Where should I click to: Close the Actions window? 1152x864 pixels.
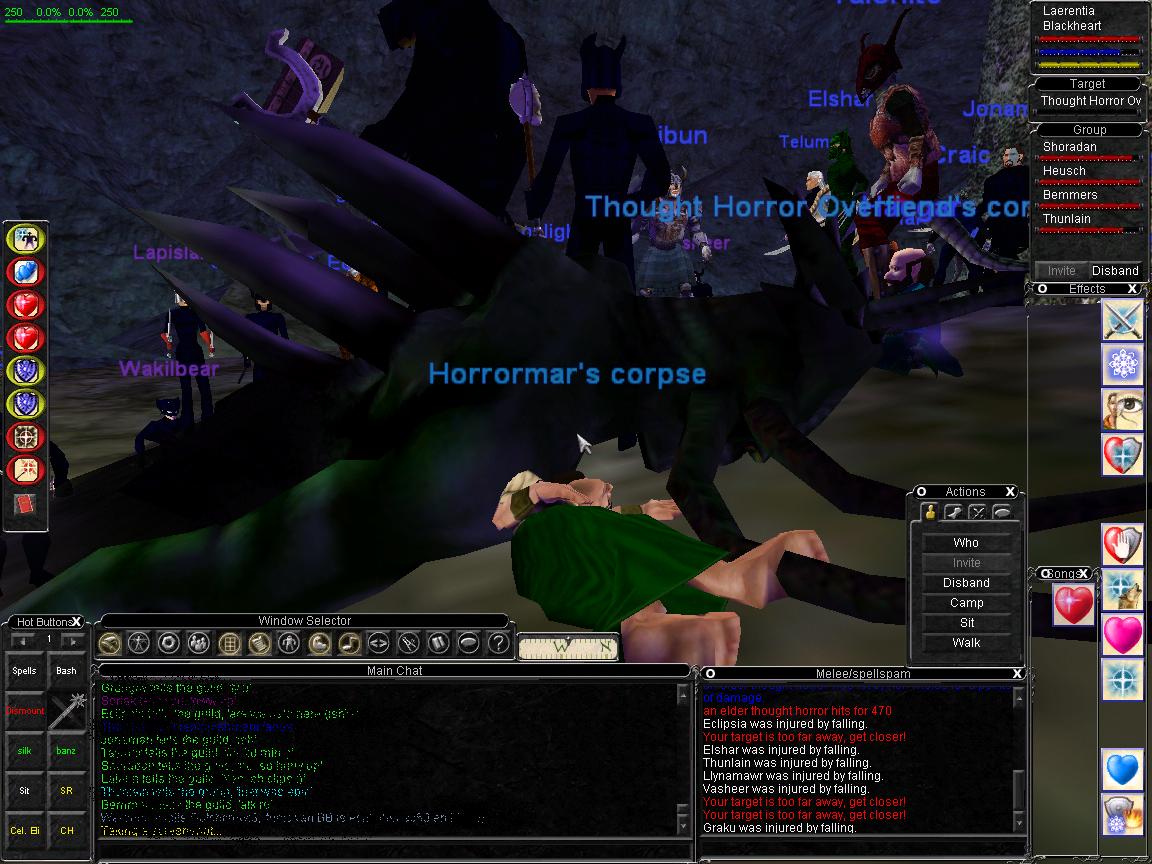[x=1010, y=492]
